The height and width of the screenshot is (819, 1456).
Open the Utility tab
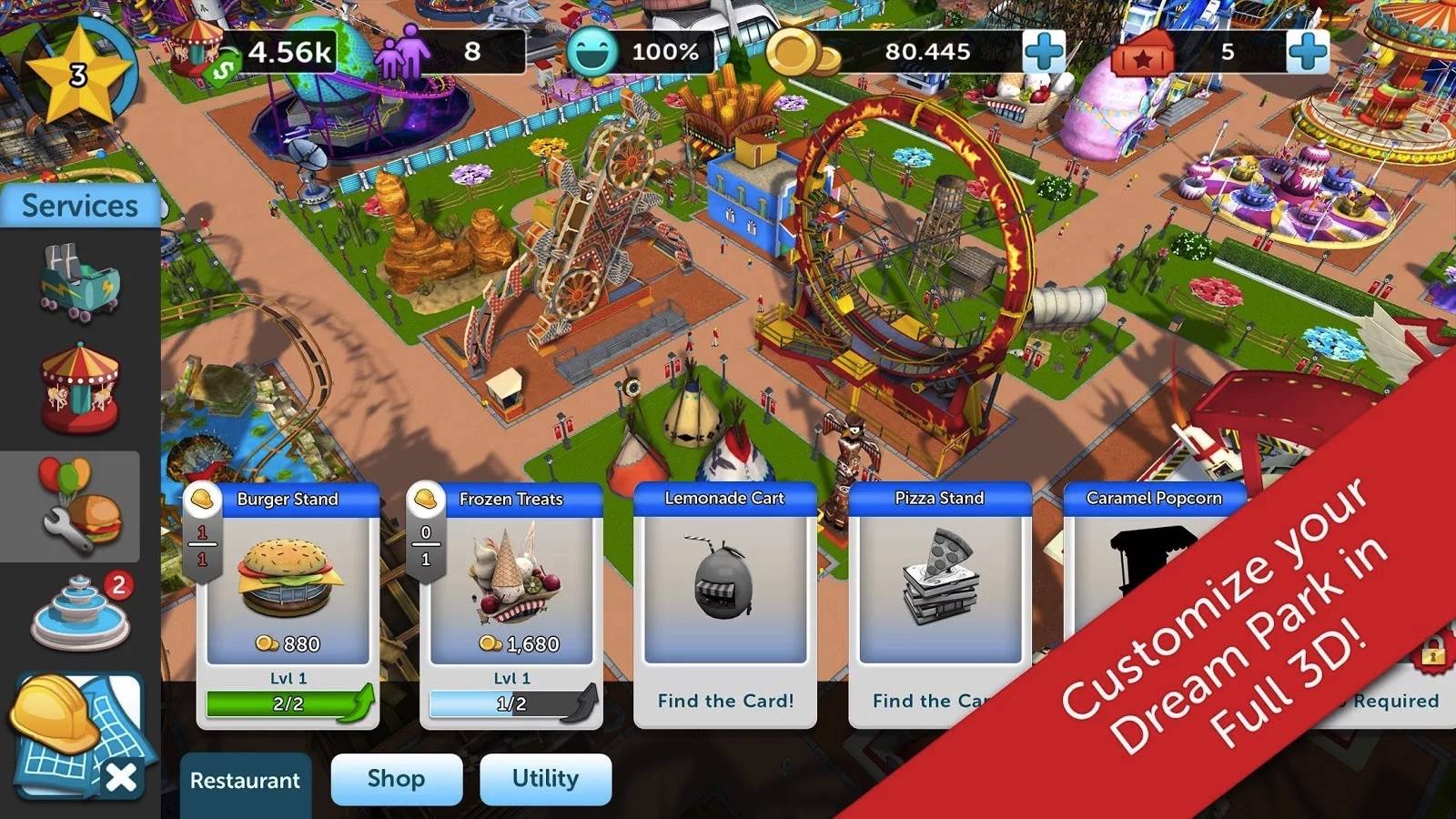545,779
